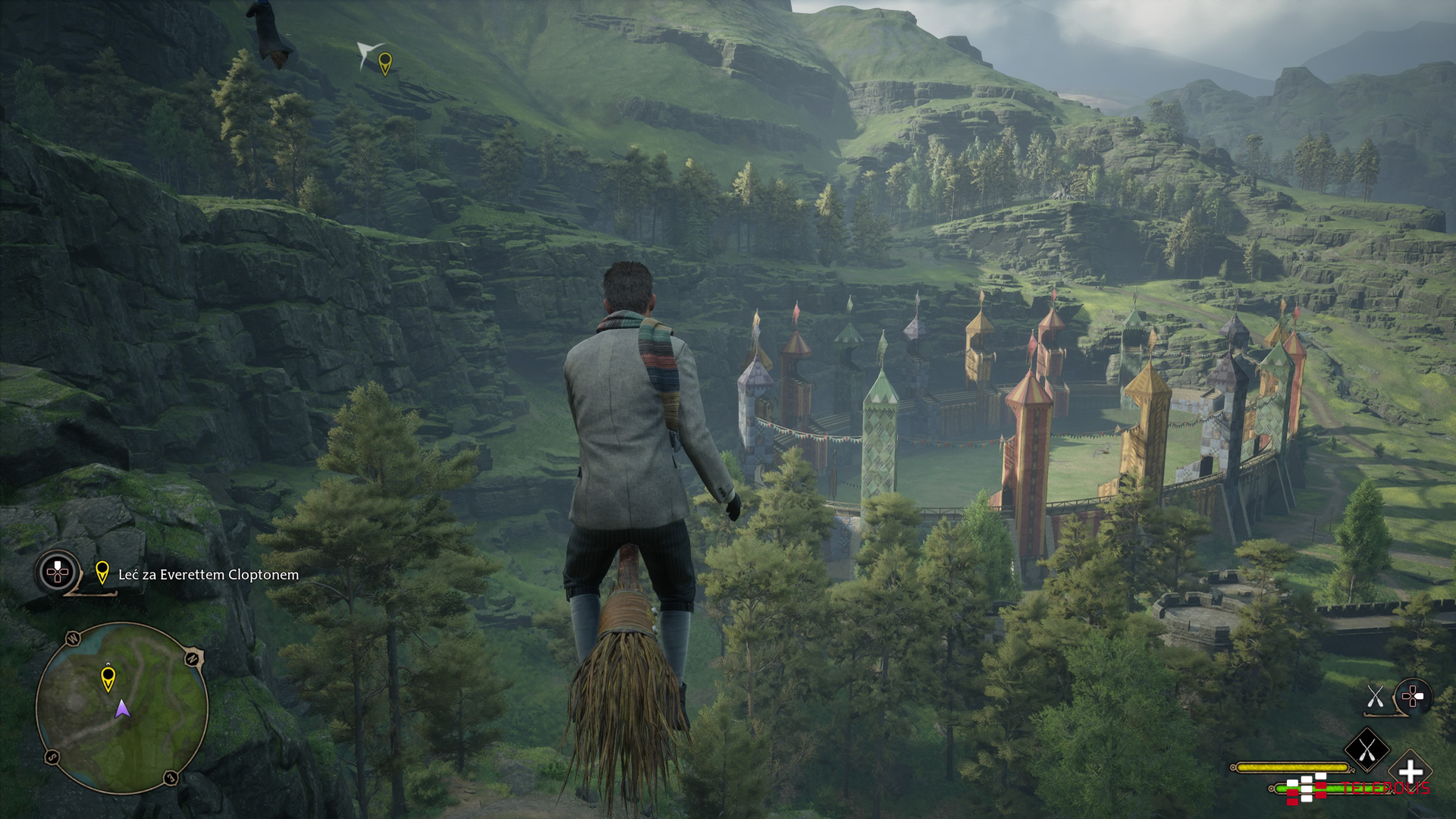Image resolution: width=1456 pixels, height=819 pixels.
Task: Select the black diamond crossed-brooms slot
Action: pyautogui.click(x=1367, y=750)
